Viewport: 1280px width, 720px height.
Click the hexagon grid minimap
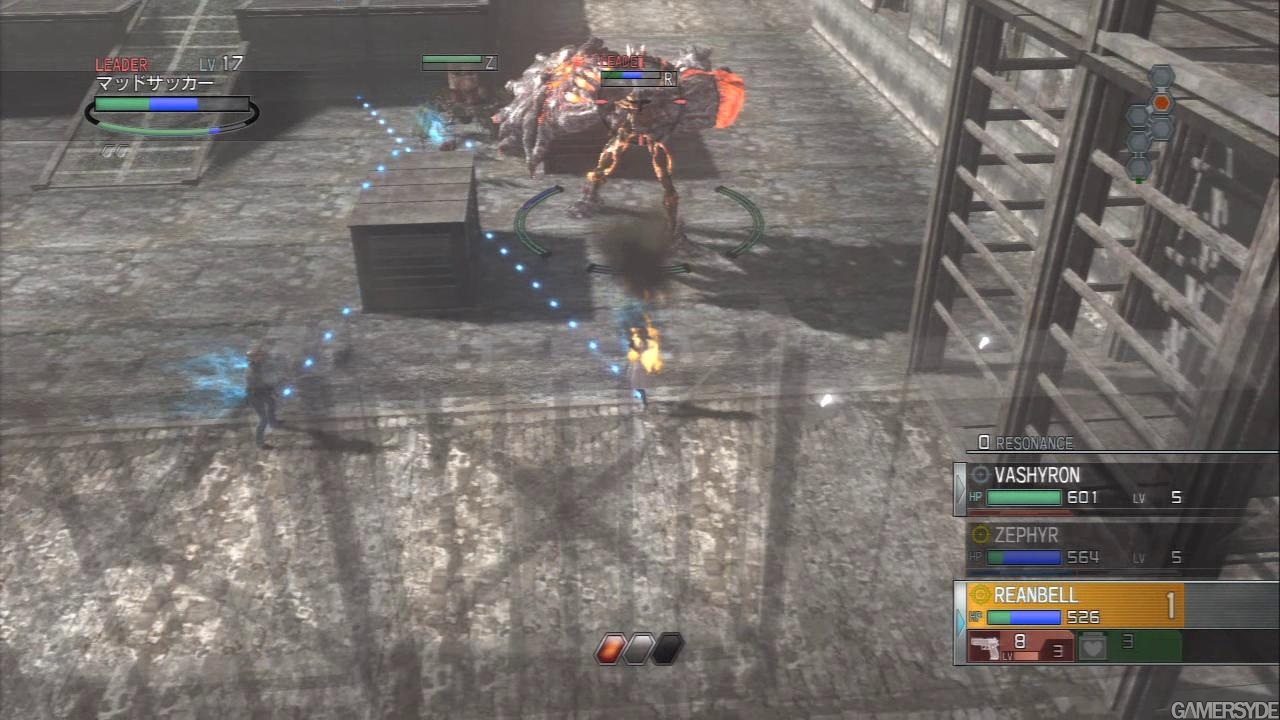coord(1151,123)
